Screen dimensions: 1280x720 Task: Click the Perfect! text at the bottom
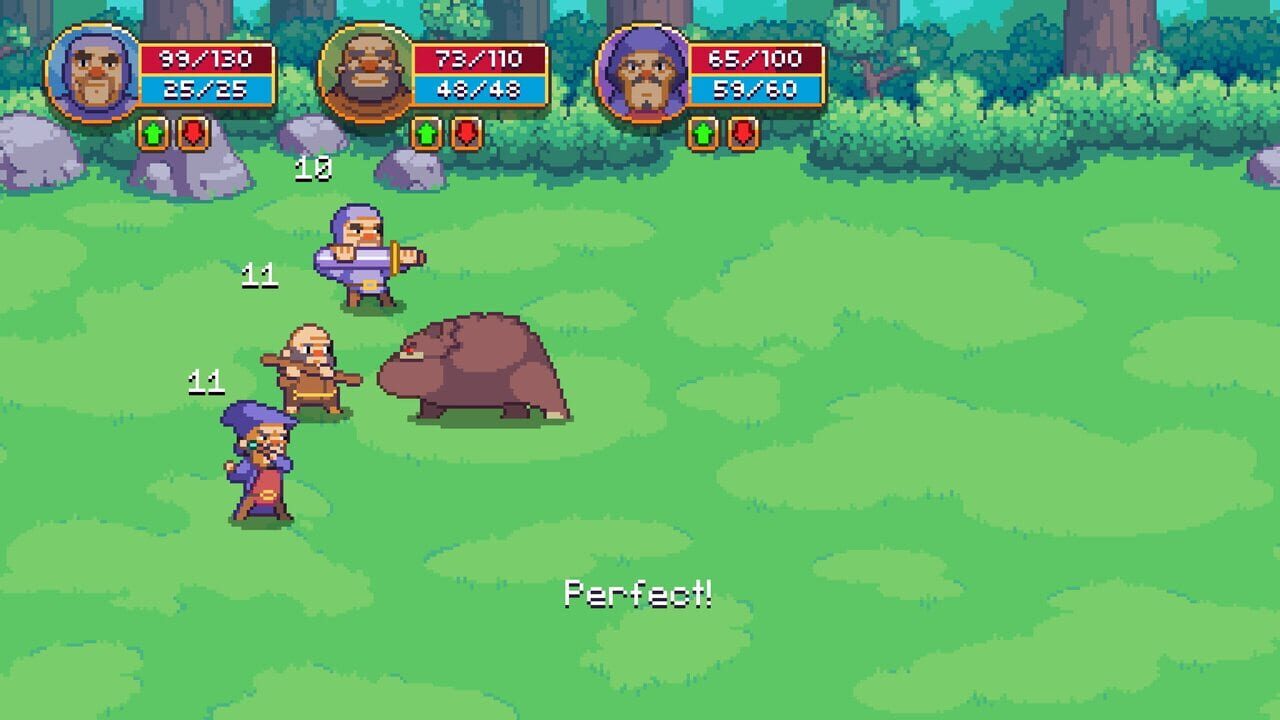coord(638,594)
